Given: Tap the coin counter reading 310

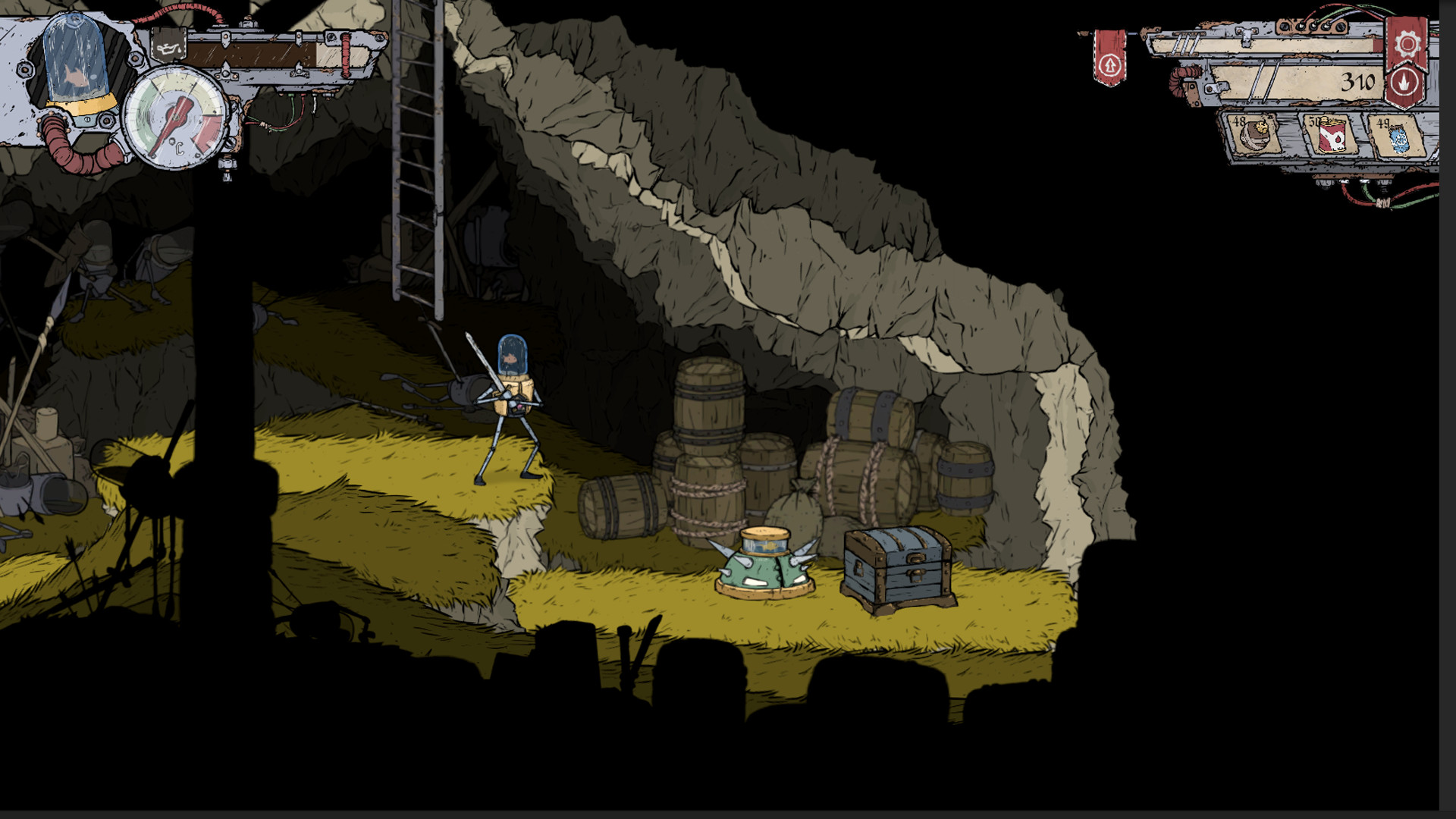Looking at the screenshot, I should [1360, 80].
